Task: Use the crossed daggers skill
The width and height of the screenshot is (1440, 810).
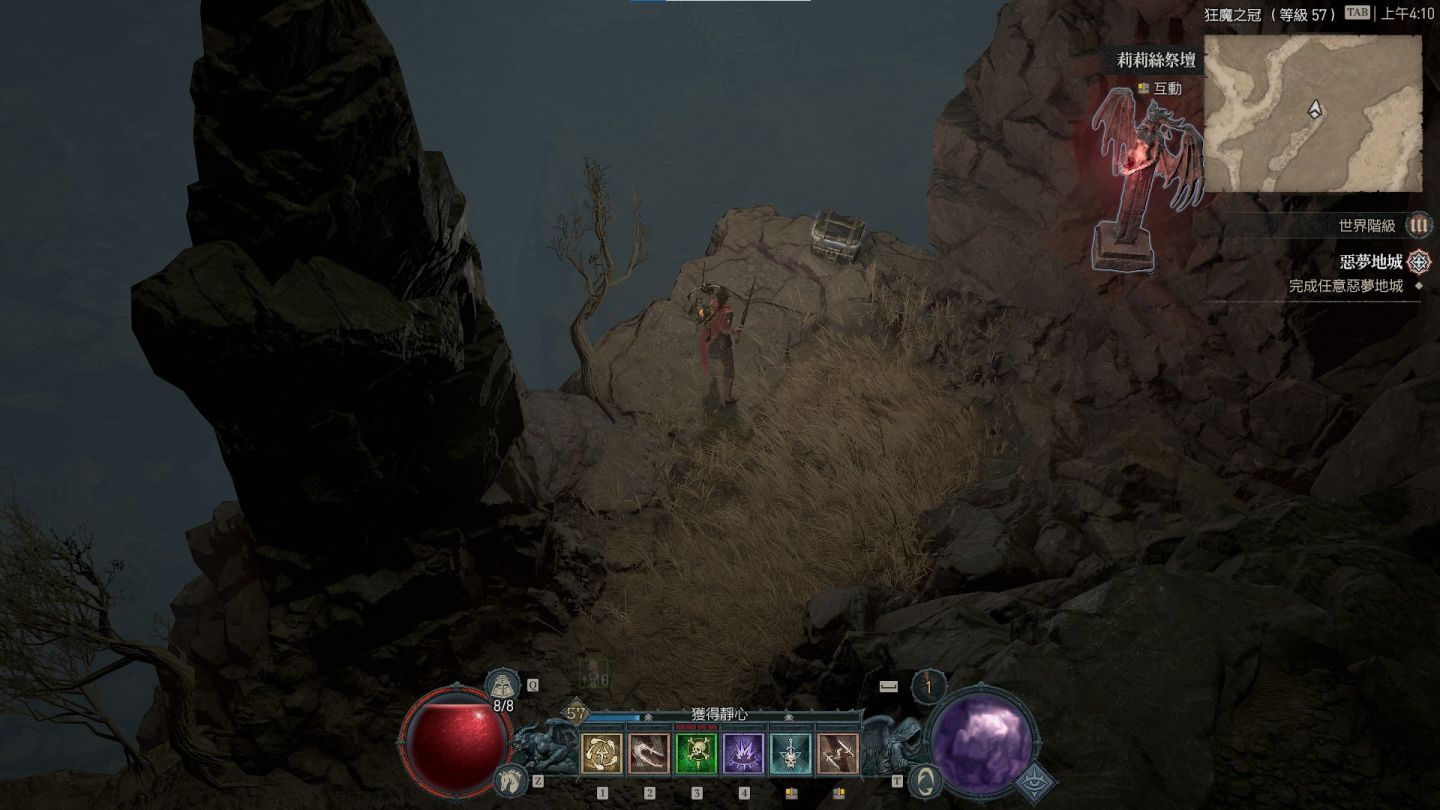Action: pyautogui.click(x=838, y=753)
